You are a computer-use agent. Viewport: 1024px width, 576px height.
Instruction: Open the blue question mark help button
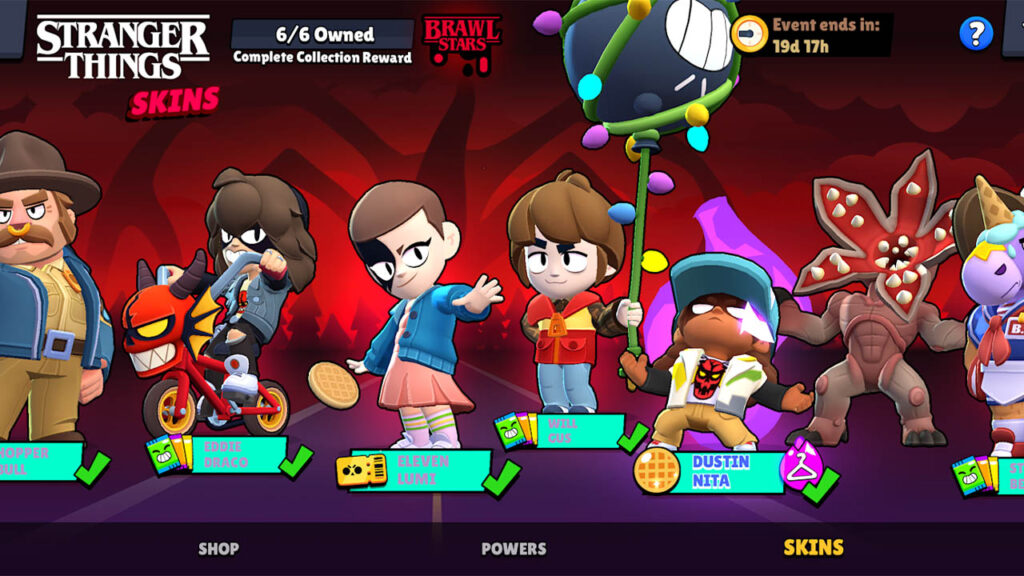click(975, 34)
